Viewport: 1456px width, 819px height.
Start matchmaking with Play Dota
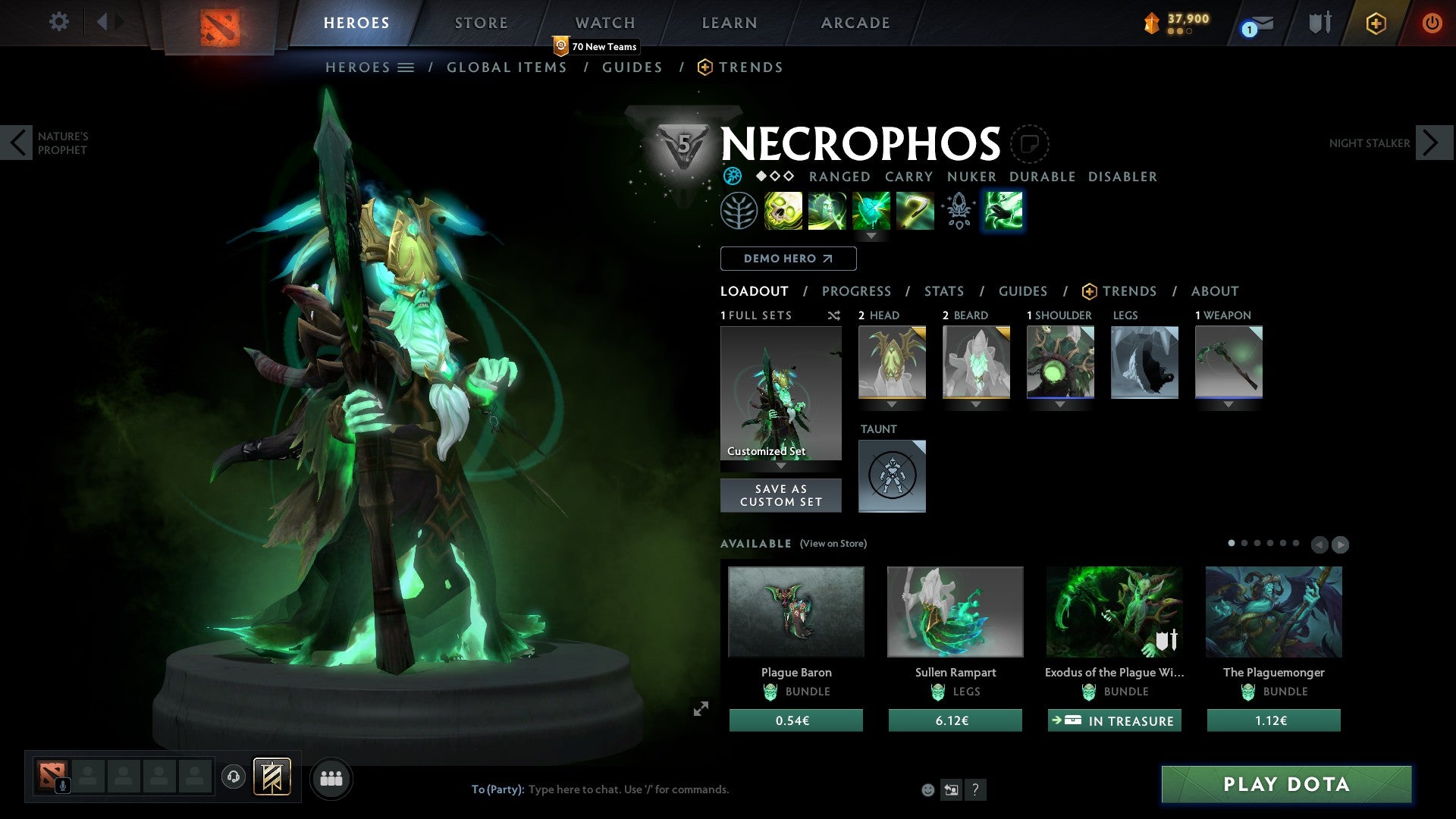pyautogui.click(x=1286, y=784)
